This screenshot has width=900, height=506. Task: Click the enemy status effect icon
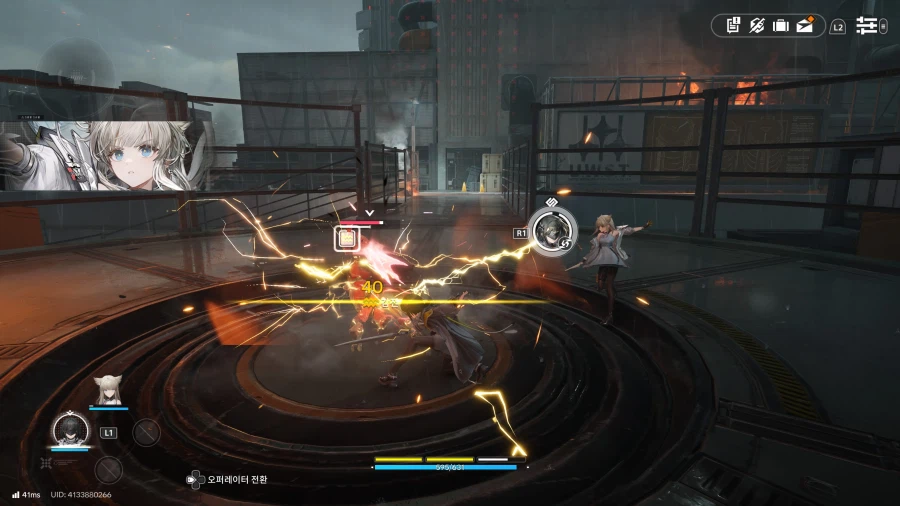click(346, 238)
